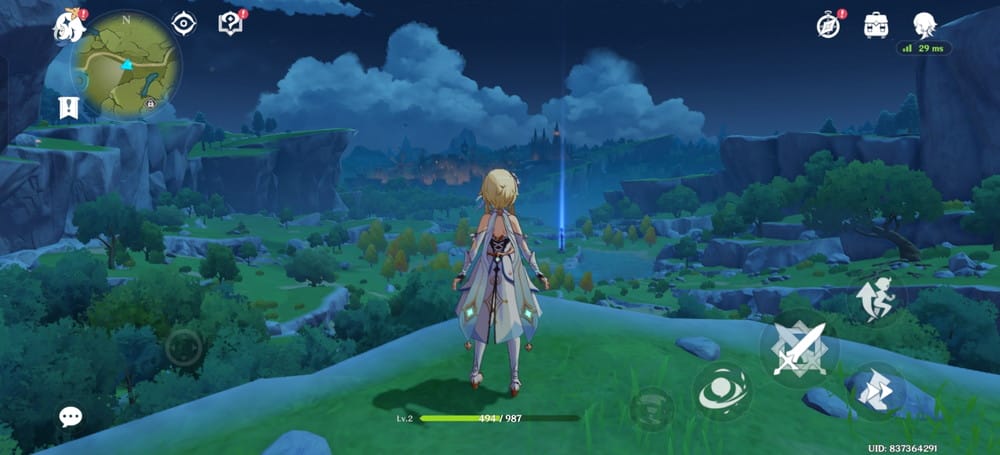Open the character profile icon

pyautogui.click(x=925, y=25)
